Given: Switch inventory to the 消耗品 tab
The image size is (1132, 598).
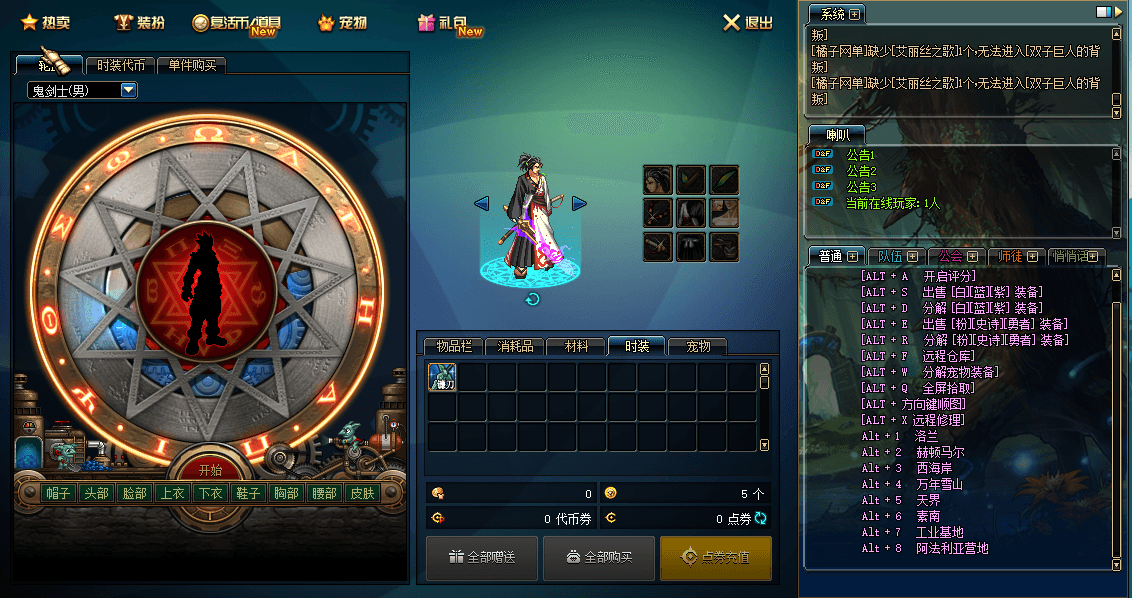Looking at the screenshot, I should 515,346.
